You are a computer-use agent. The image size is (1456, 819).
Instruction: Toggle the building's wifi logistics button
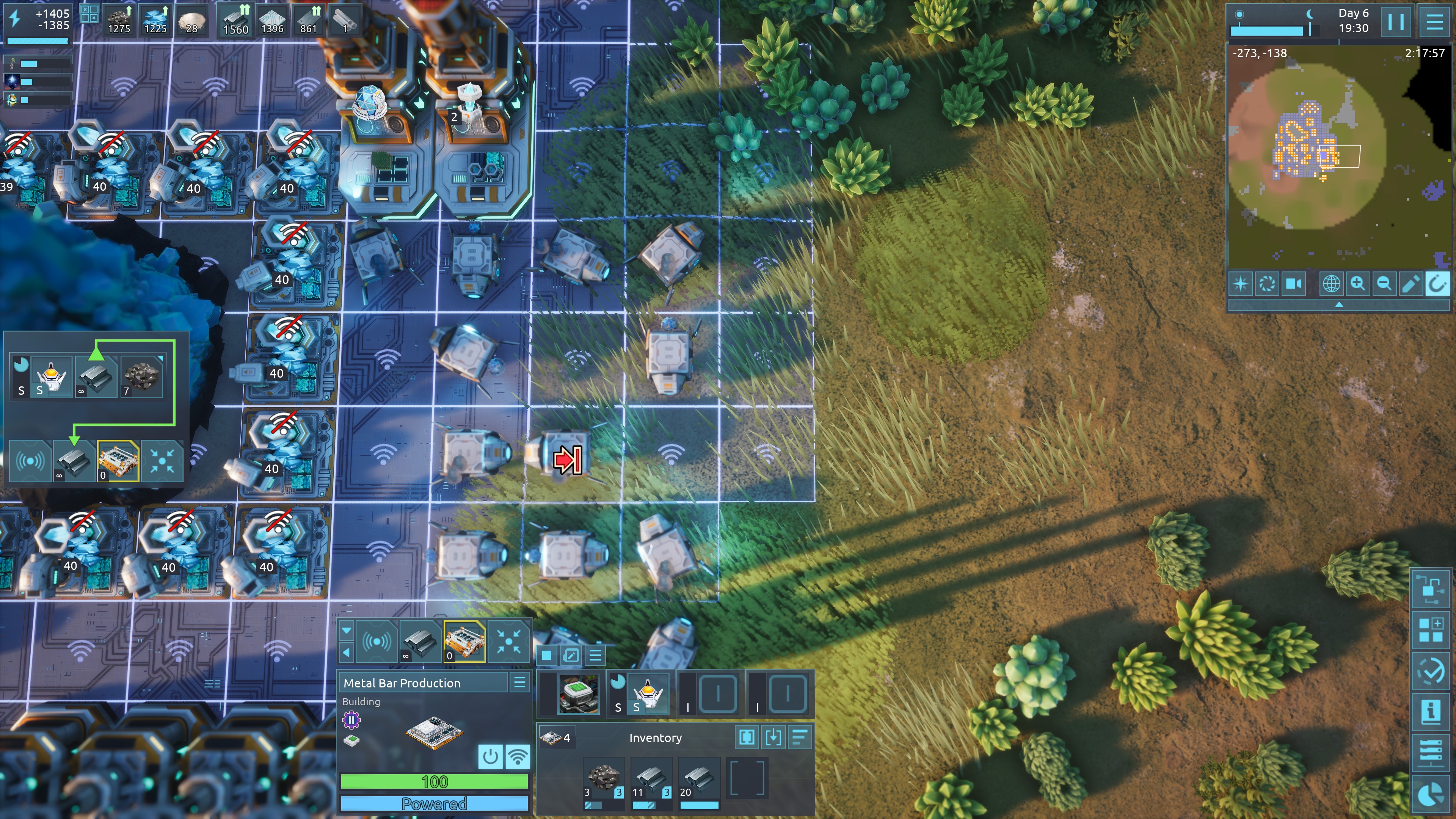(x=517, y=756)
